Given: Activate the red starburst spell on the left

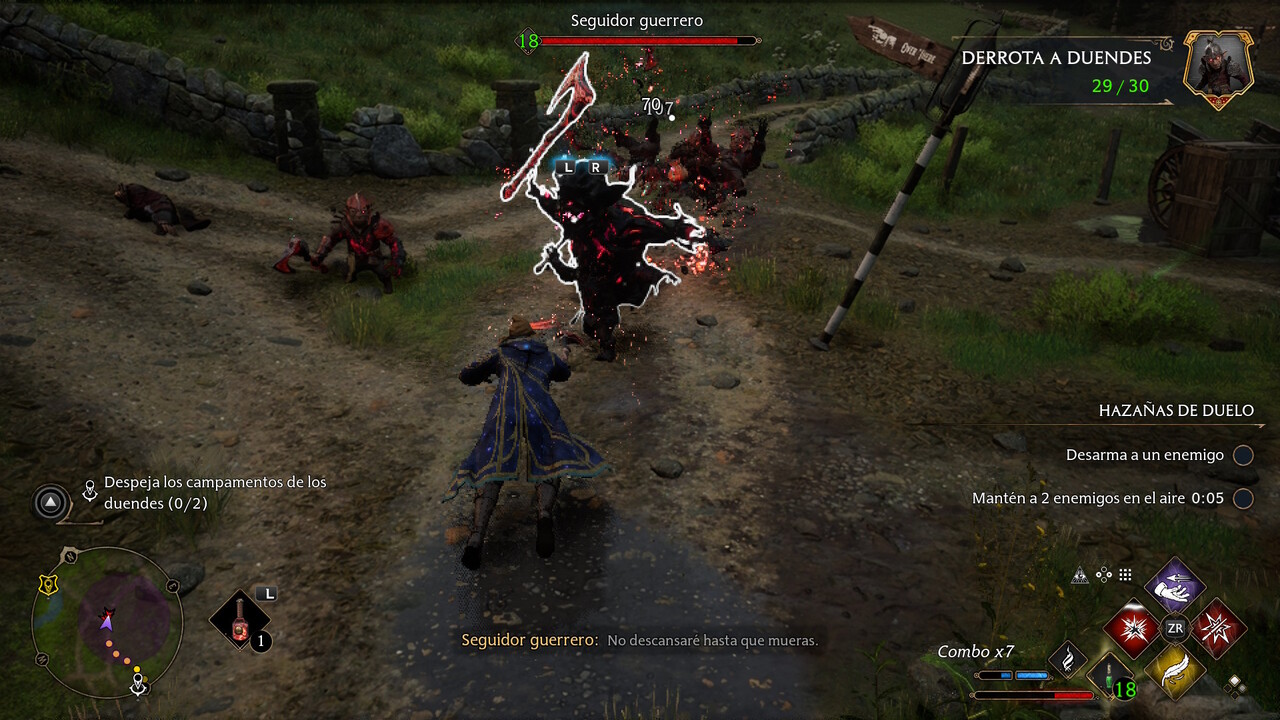Looking at the screenshot, I should pos(1131,629).
